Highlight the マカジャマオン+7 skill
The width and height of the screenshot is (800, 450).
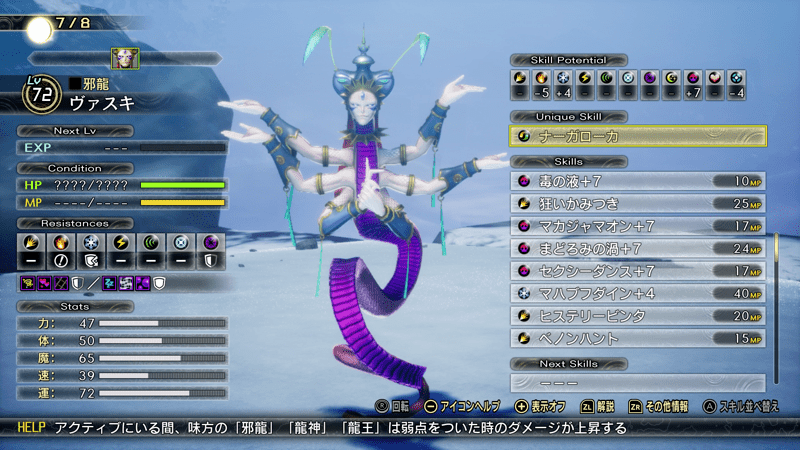pyautogui.click(x=638, y=226)
